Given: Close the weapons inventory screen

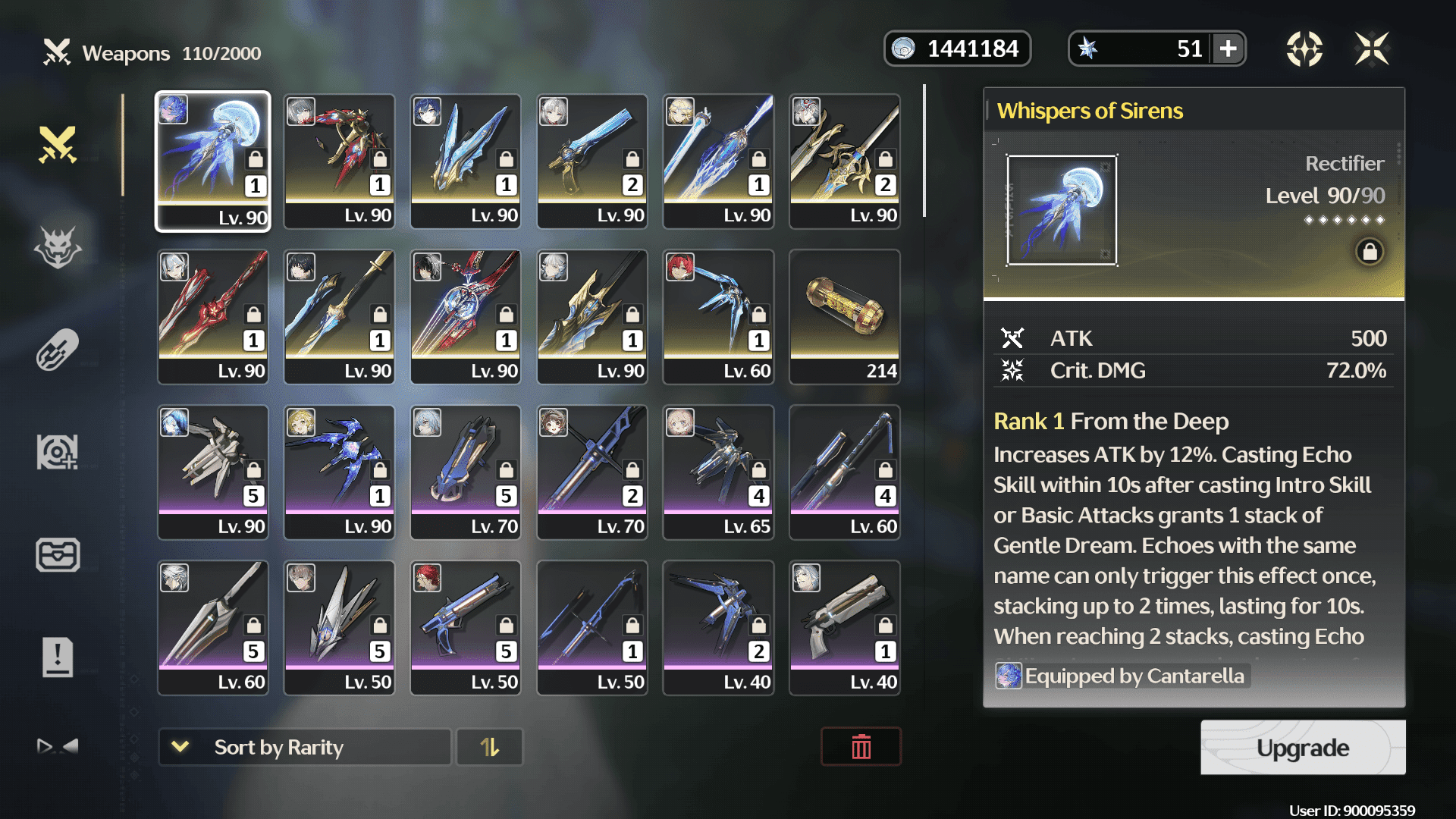Looking at the screenshot, I should pos(1372,49).
